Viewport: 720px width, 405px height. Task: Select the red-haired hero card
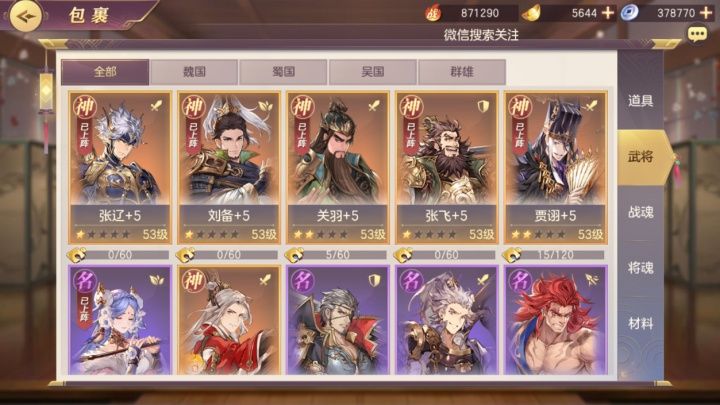click(551, 320)
